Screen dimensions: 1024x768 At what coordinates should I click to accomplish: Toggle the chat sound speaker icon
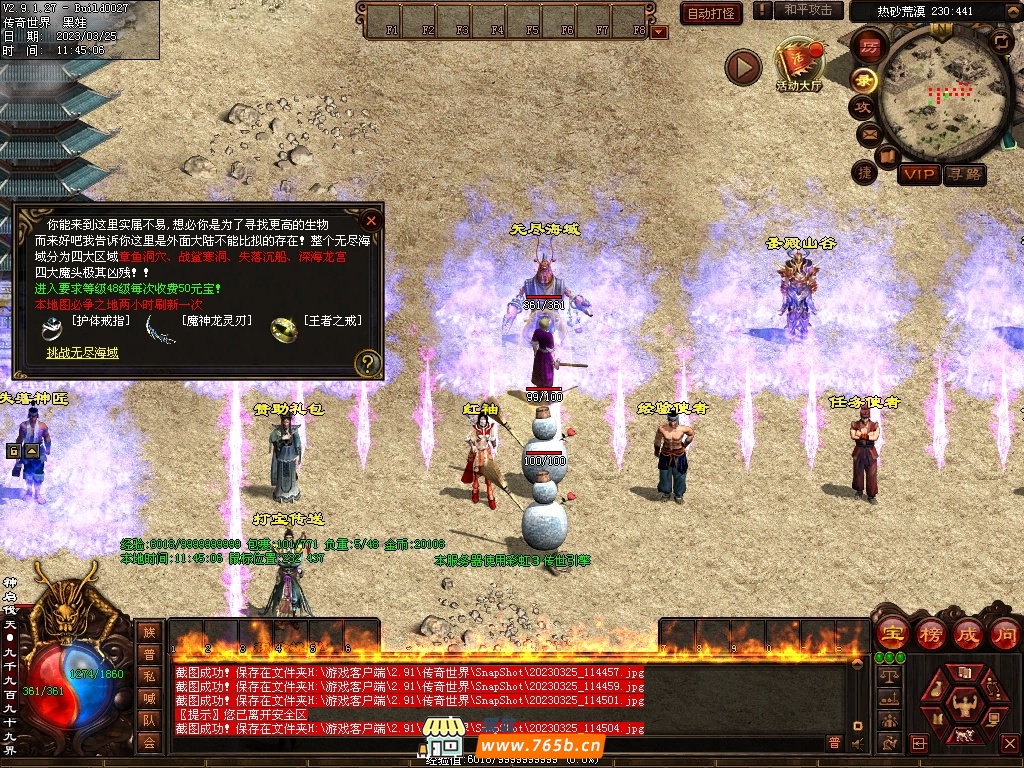point(857,743)
